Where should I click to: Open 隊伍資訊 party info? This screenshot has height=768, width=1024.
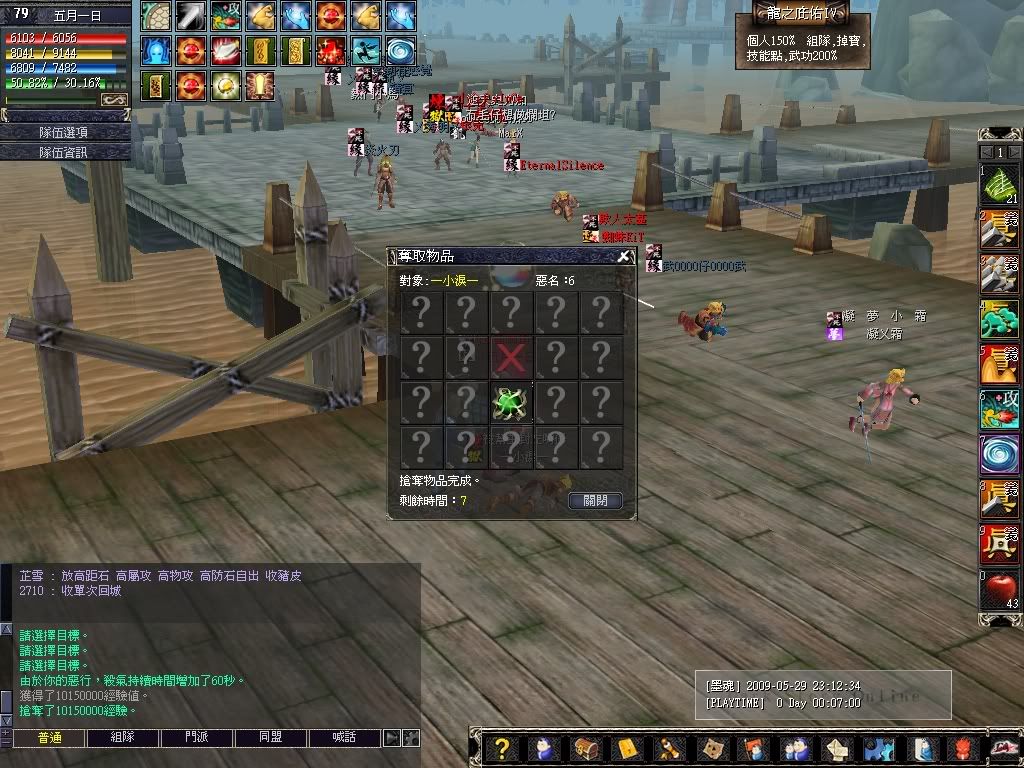(66, 152)
